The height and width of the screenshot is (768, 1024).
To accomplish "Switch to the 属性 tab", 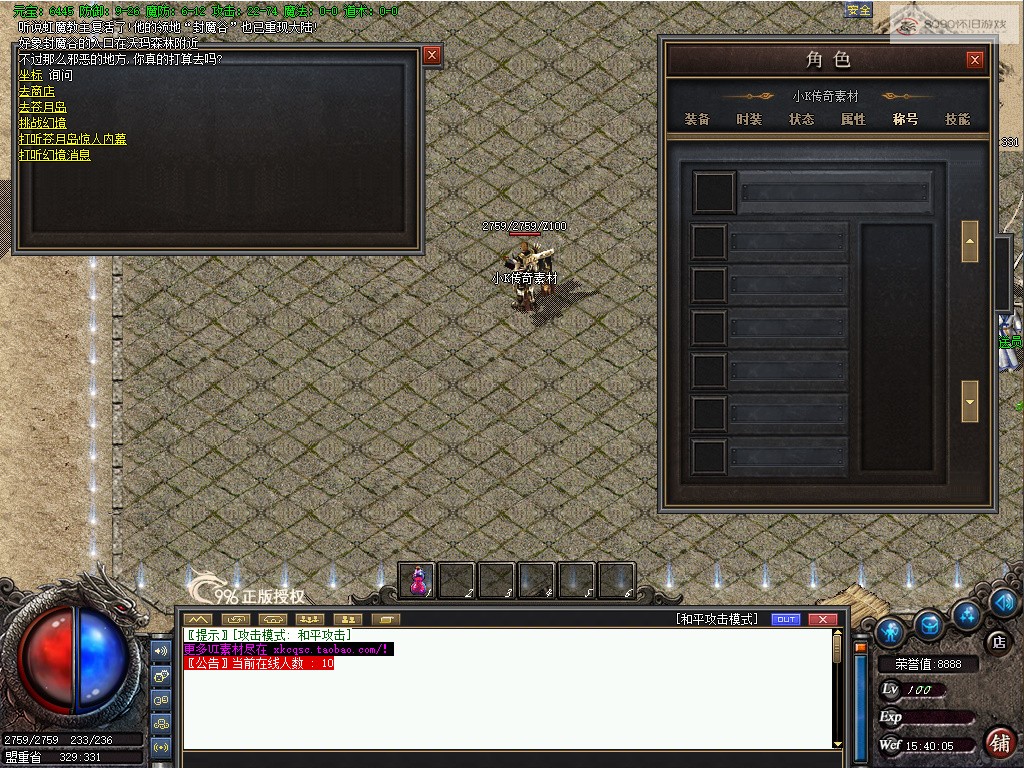I will click(x=853, y=119).
